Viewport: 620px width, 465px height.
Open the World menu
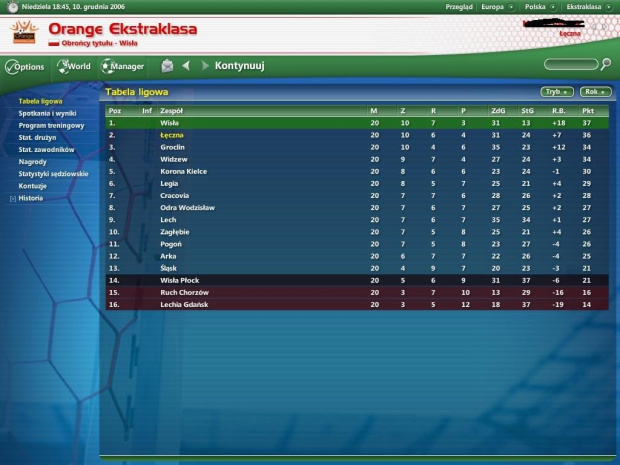point(75,66)
